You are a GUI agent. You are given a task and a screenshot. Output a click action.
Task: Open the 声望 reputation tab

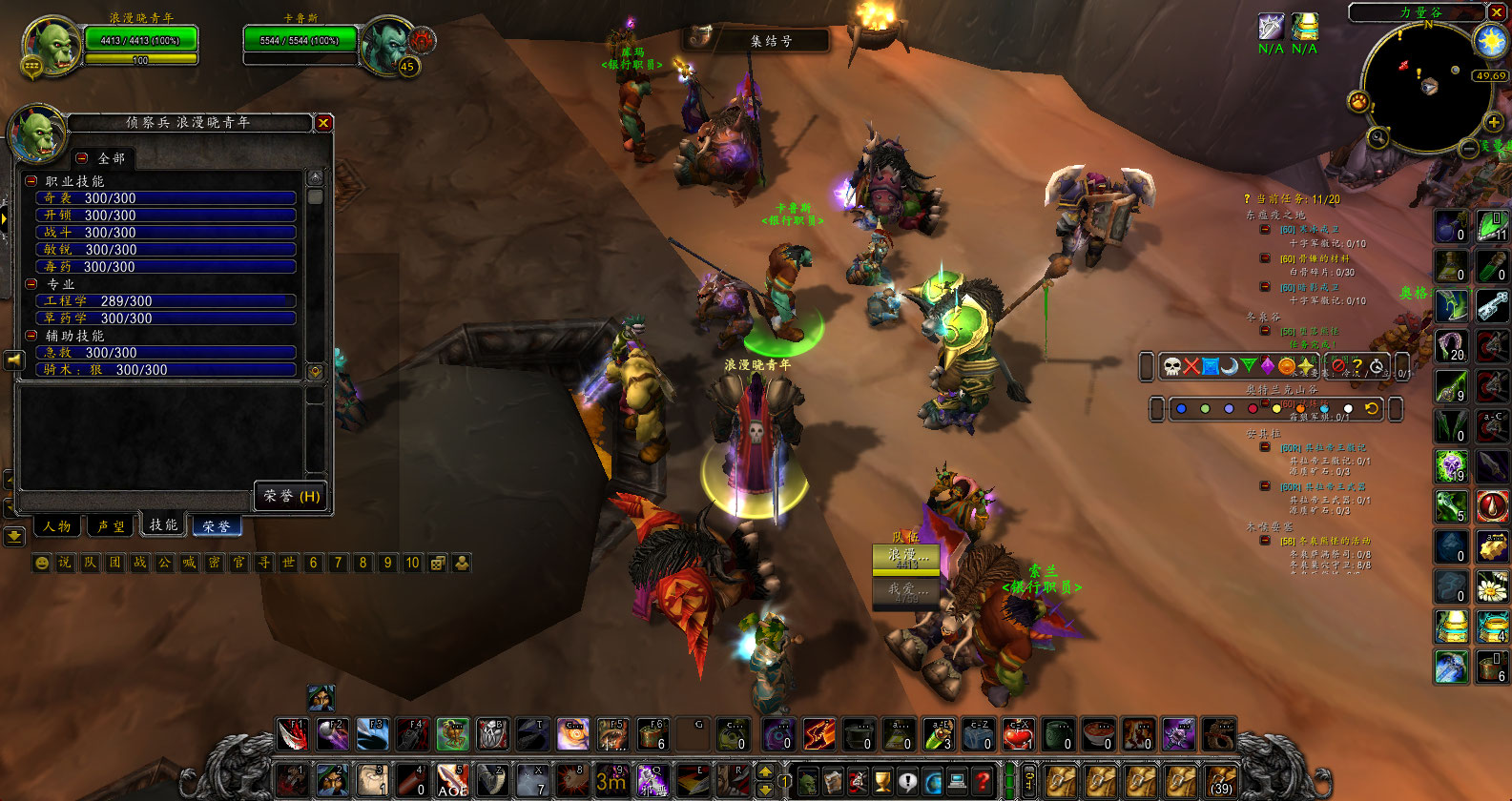(111, 525)
